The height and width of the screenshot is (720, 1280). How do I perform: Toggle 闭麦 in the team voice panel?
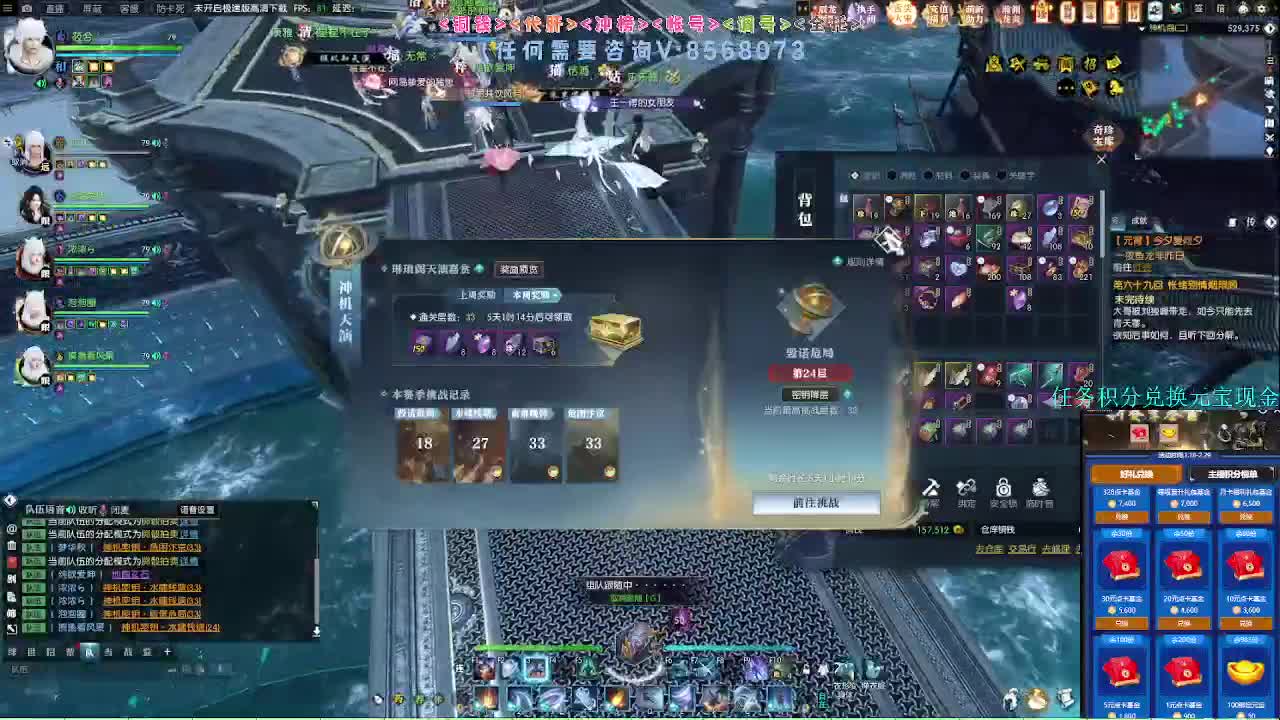[121, 509]
